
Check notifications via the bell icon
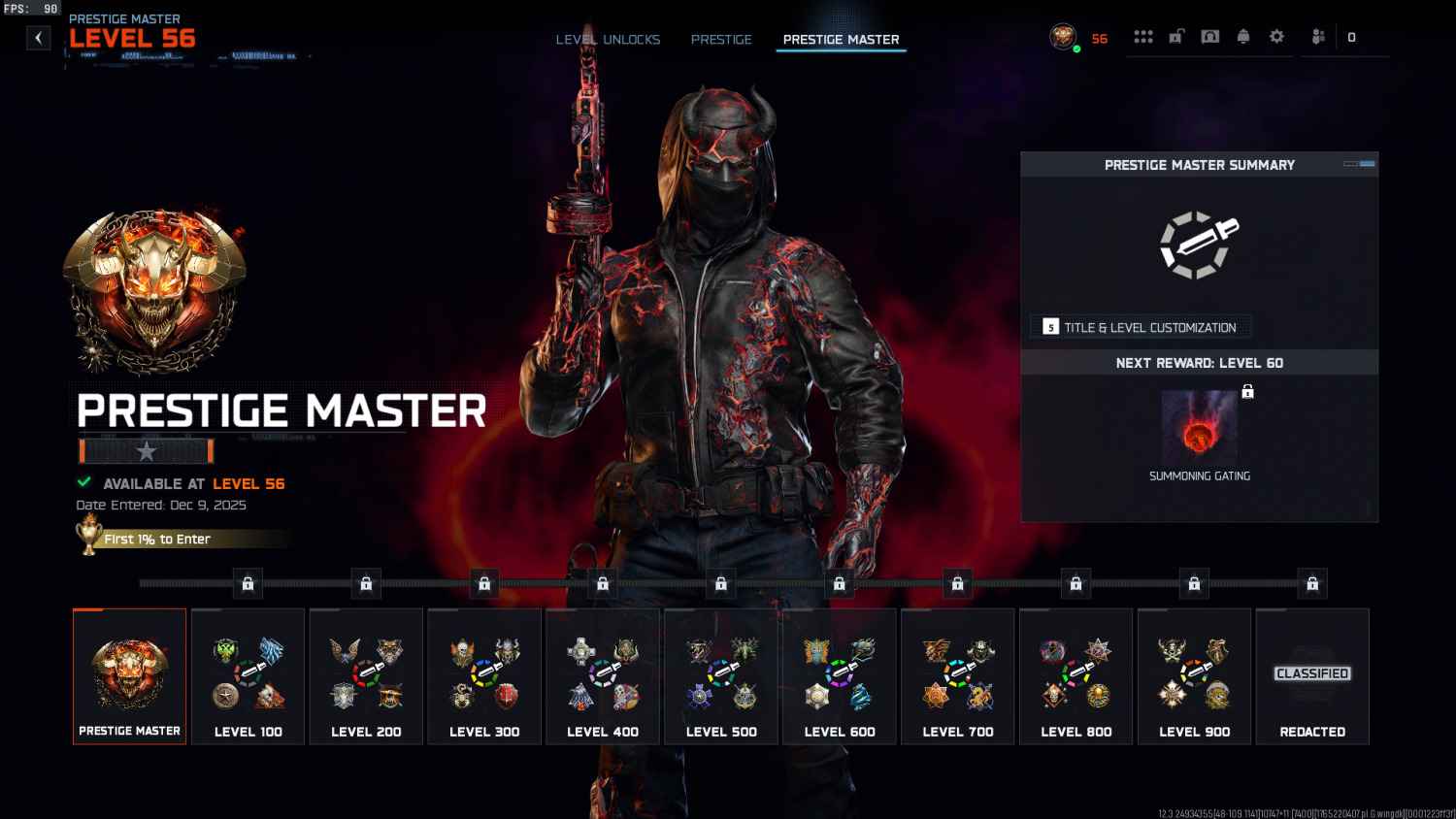tap(1243, 36)
